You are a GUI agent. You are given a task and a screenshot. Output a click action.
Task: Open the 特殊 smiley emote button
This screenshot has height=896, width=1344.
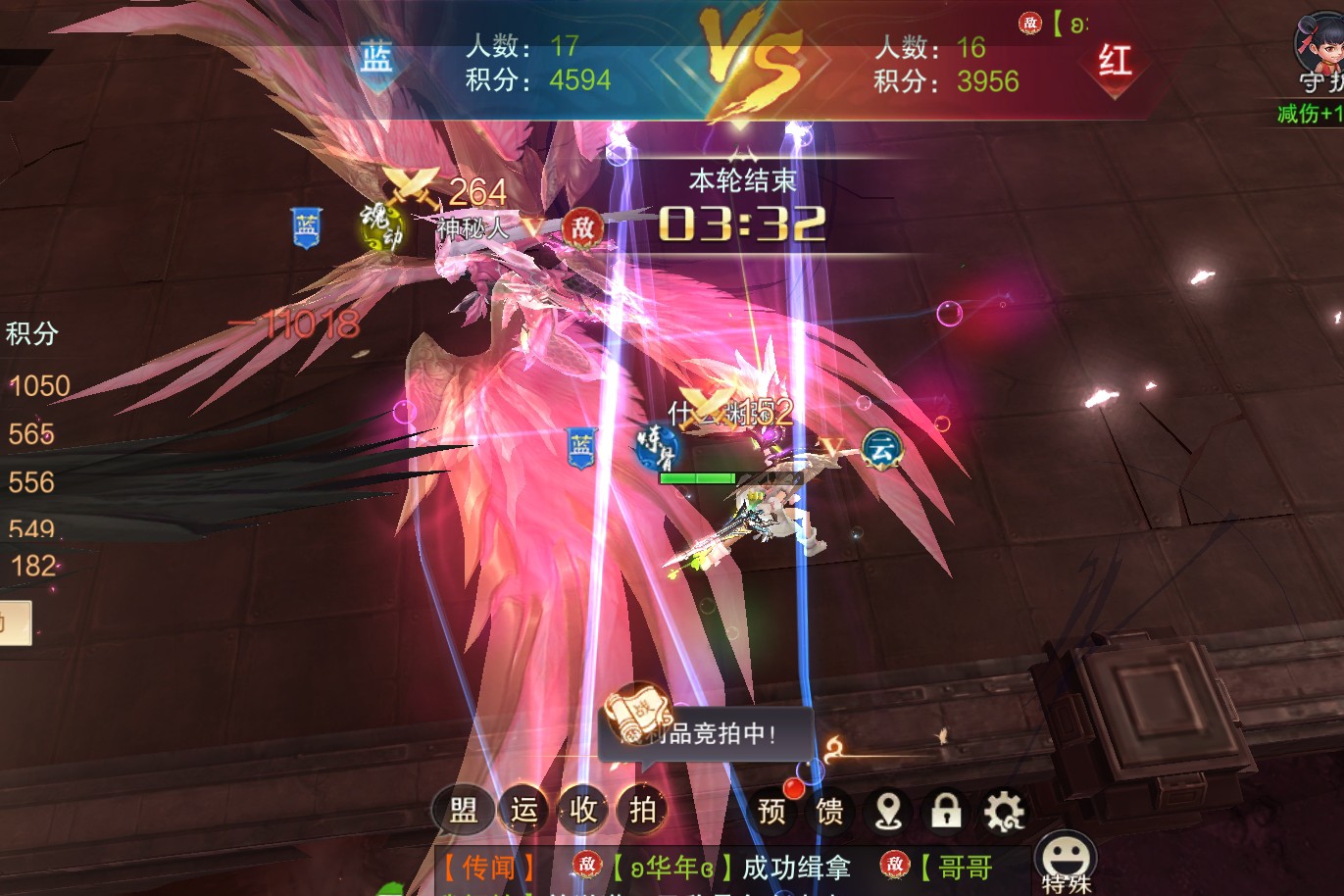click(1067, 859)
